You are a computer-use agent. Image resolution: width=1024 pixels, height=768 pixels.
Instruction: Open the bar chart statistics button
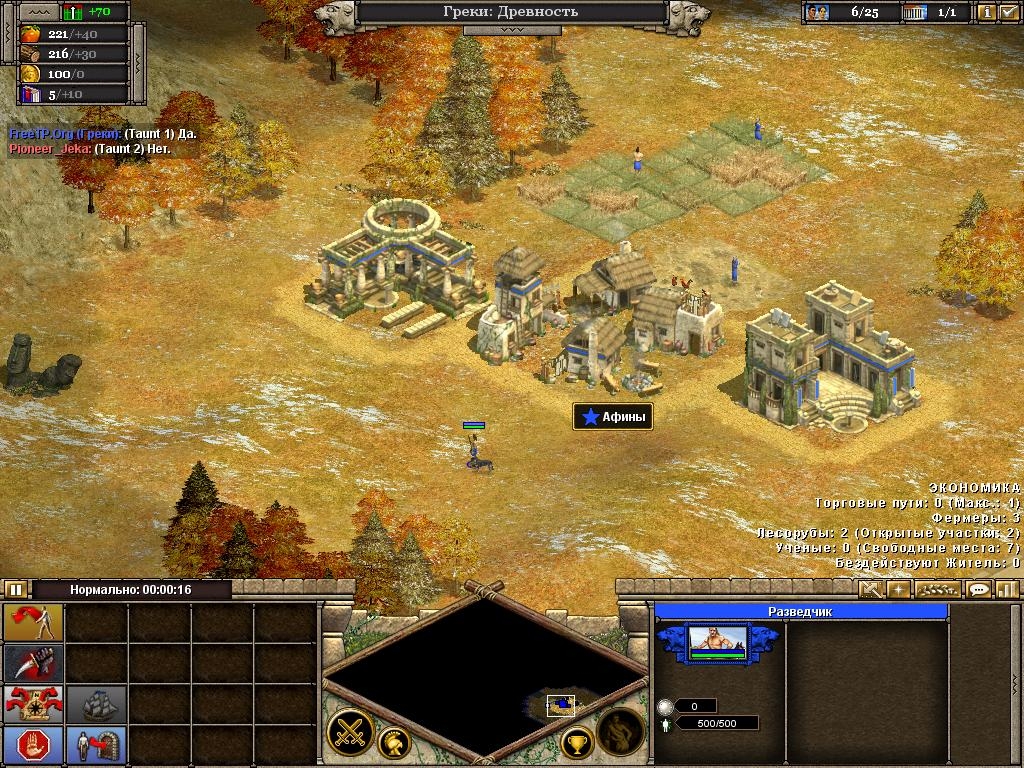click(1006, 590)
